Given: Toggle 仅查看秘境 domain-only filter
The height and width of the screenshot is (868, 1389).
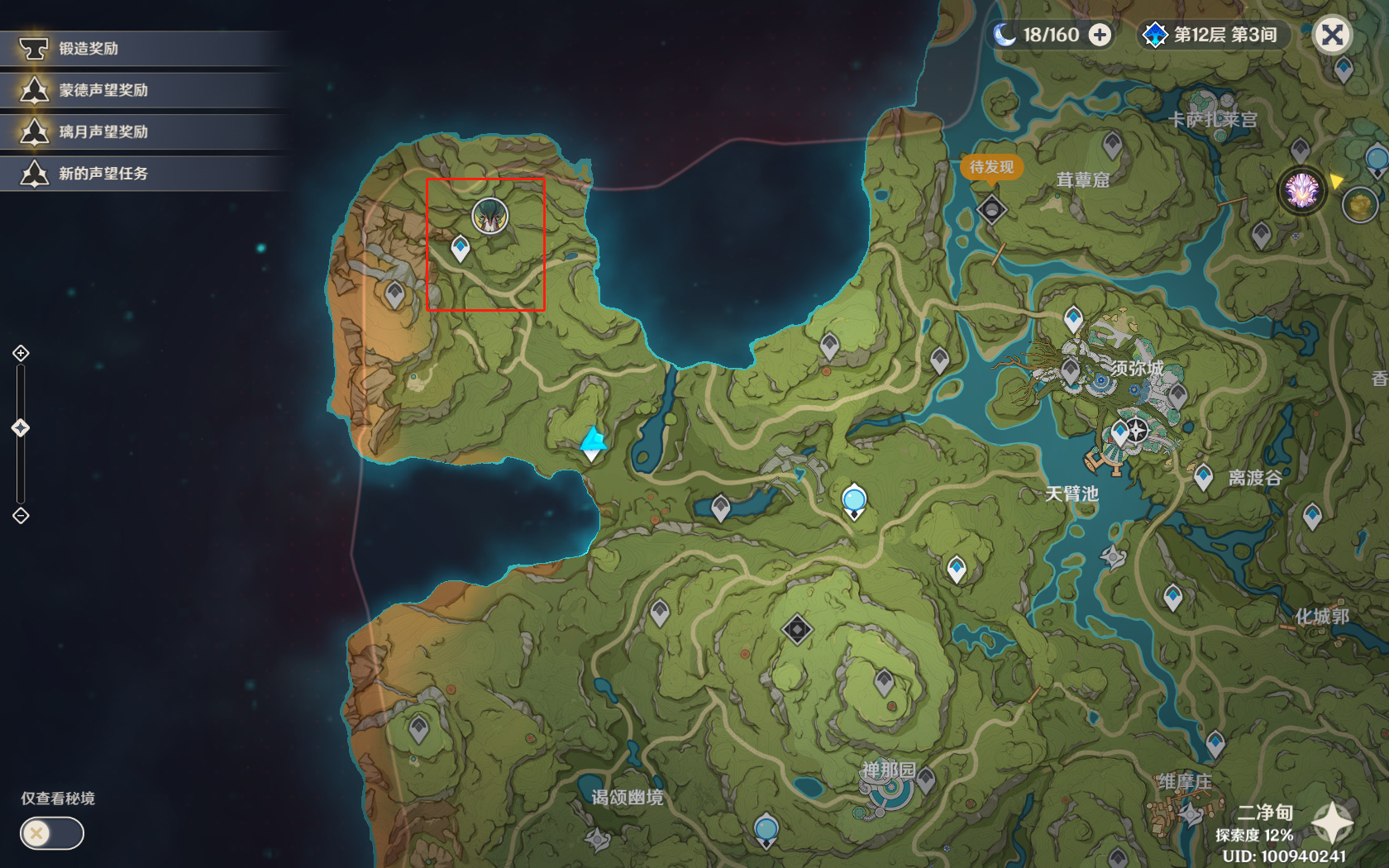Looking at the screenshot, I should click(51, 833).
